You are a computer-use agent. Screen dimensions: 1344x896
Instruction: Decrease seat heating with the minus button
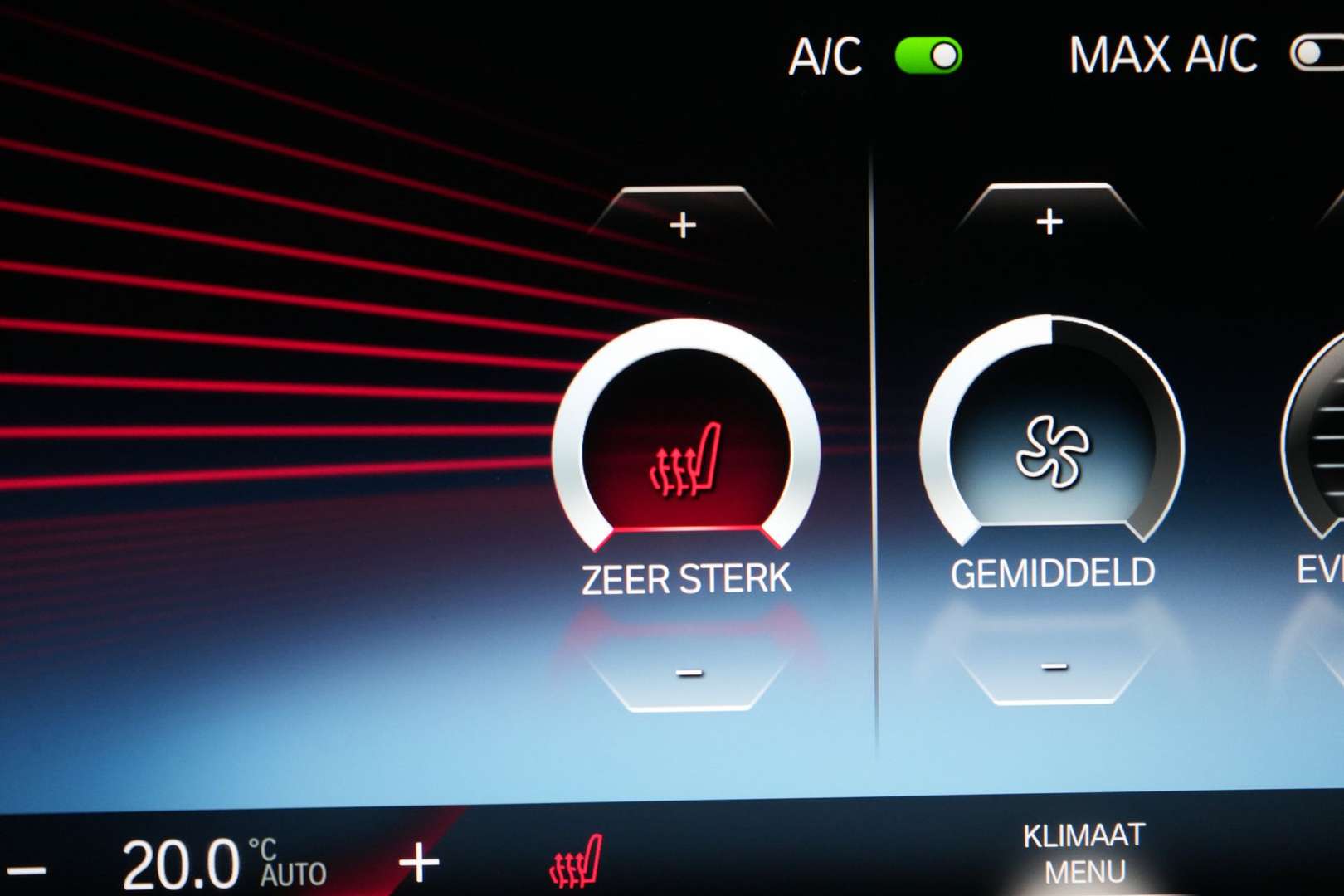click(x=689, y=673)
